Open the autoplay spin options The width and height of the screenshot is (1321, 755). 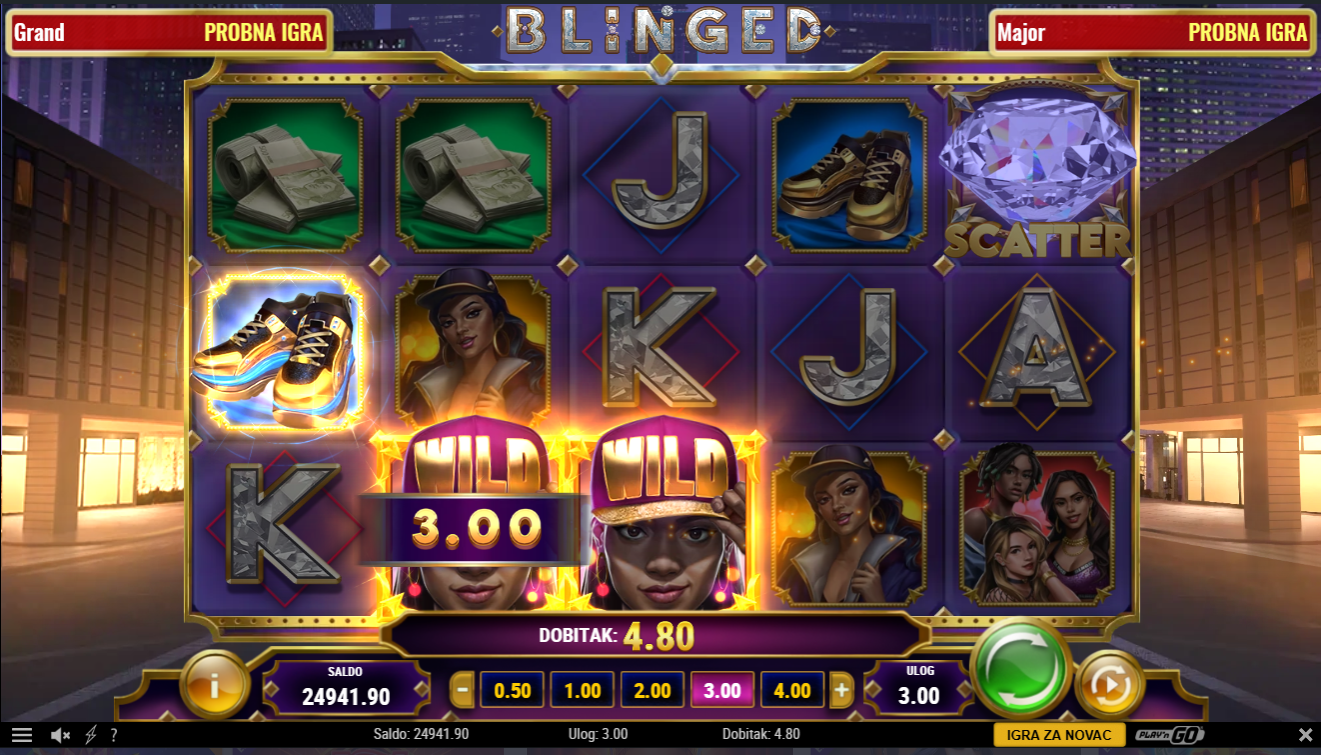point(1110,685)
